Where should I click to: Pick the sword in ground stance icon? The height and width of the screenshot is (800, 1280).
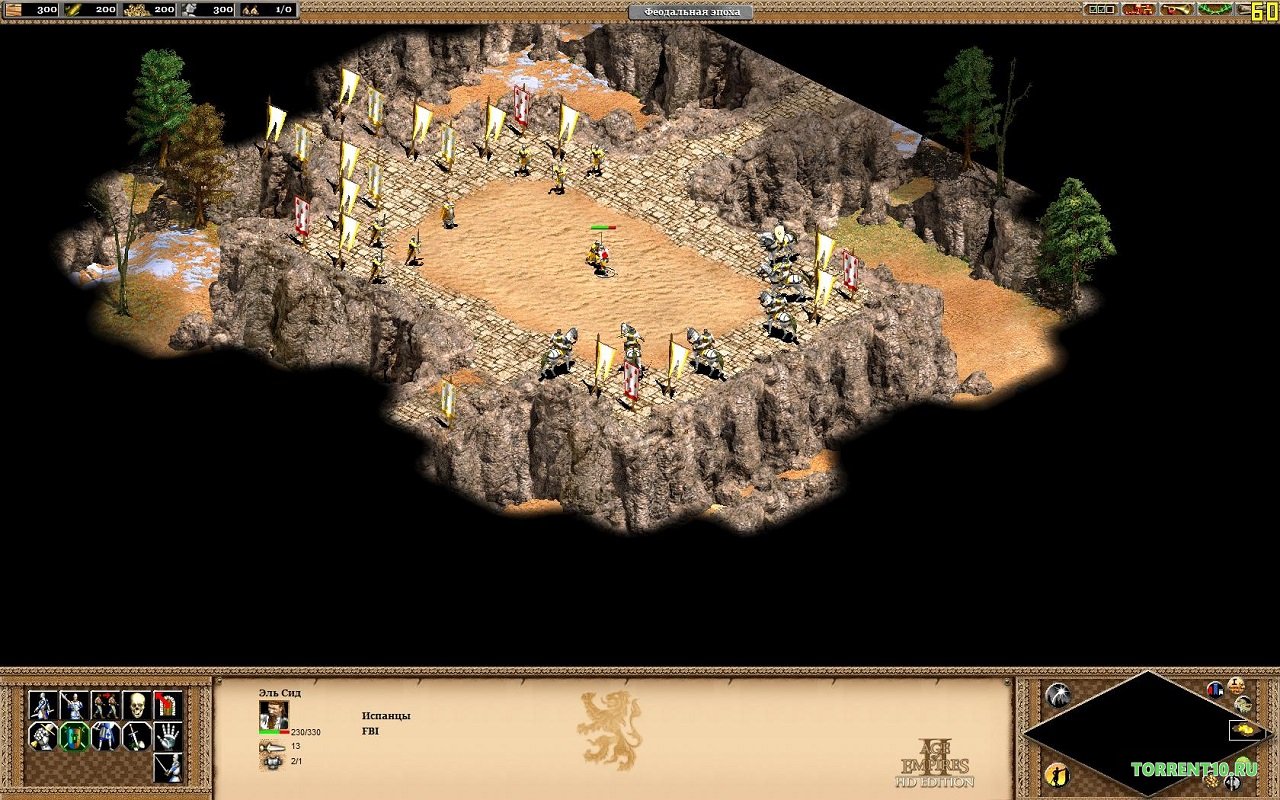coord(136,736)
